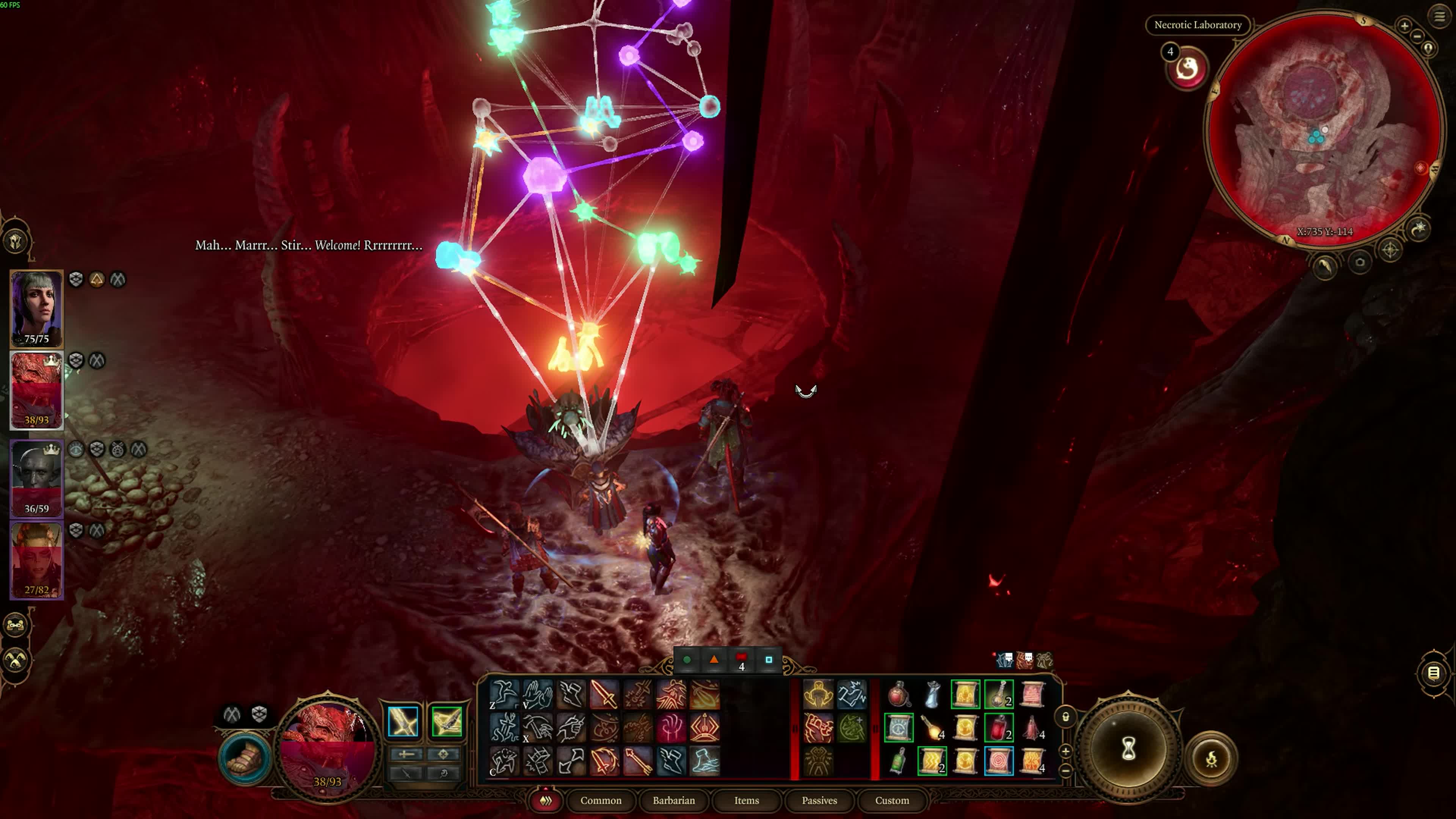Zoom in the minimap with plus button

(1404, 25)
